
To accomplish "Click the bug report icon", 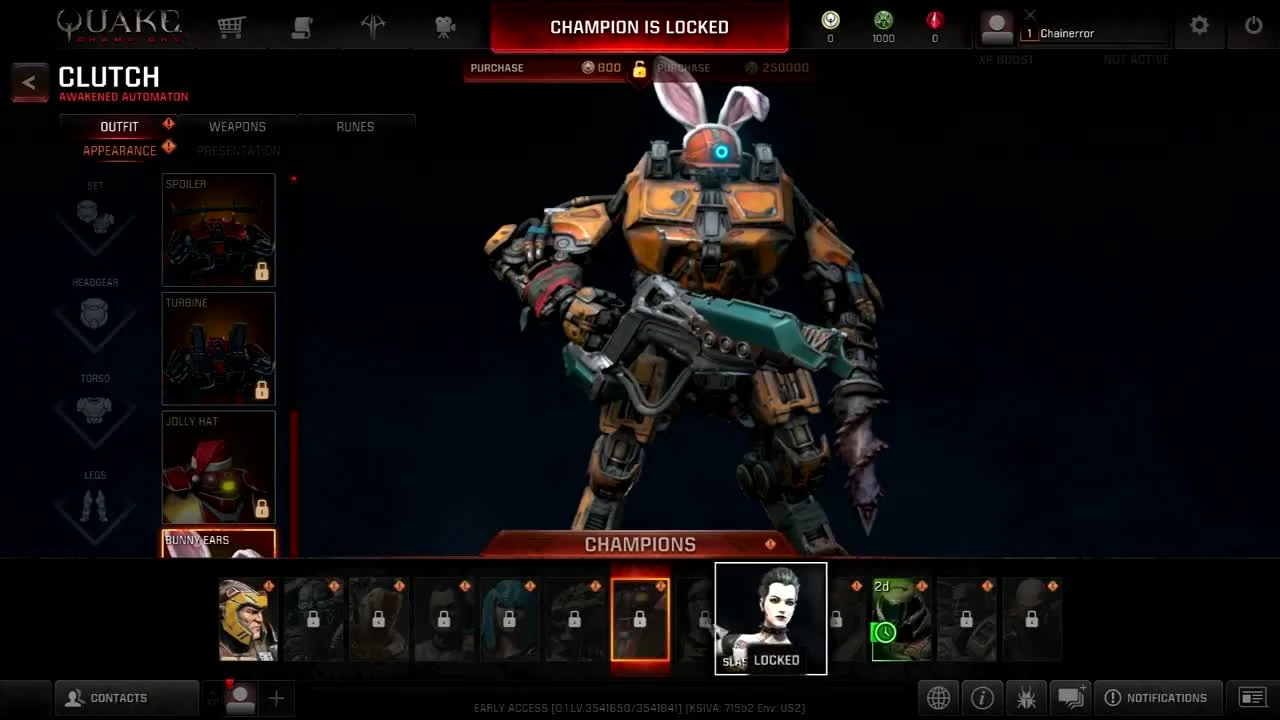I will coord(1026,697).
